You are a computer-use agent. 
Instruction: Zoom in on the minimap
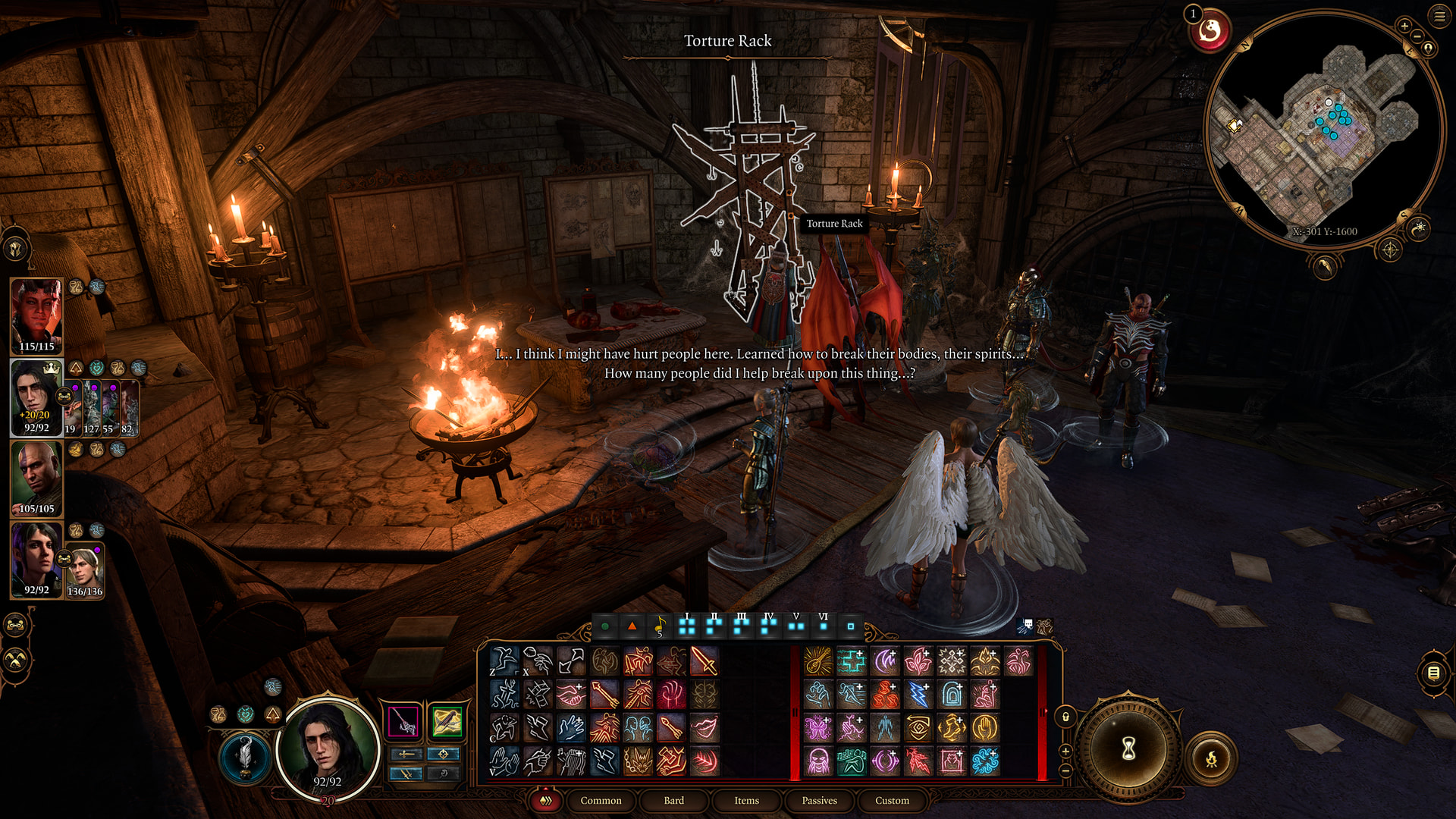pos(1404,26)
